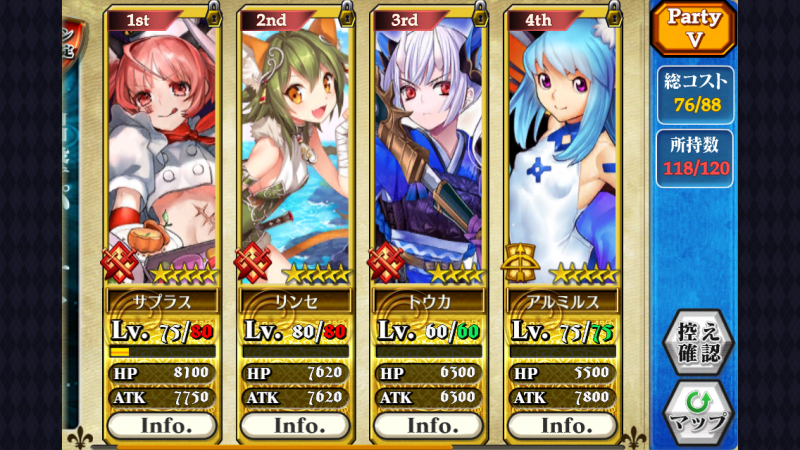The width and height of the screenshot is (800, 450).
Task: Pick the 4th slot blue-haired character card
Action: (x=562, y=150)
